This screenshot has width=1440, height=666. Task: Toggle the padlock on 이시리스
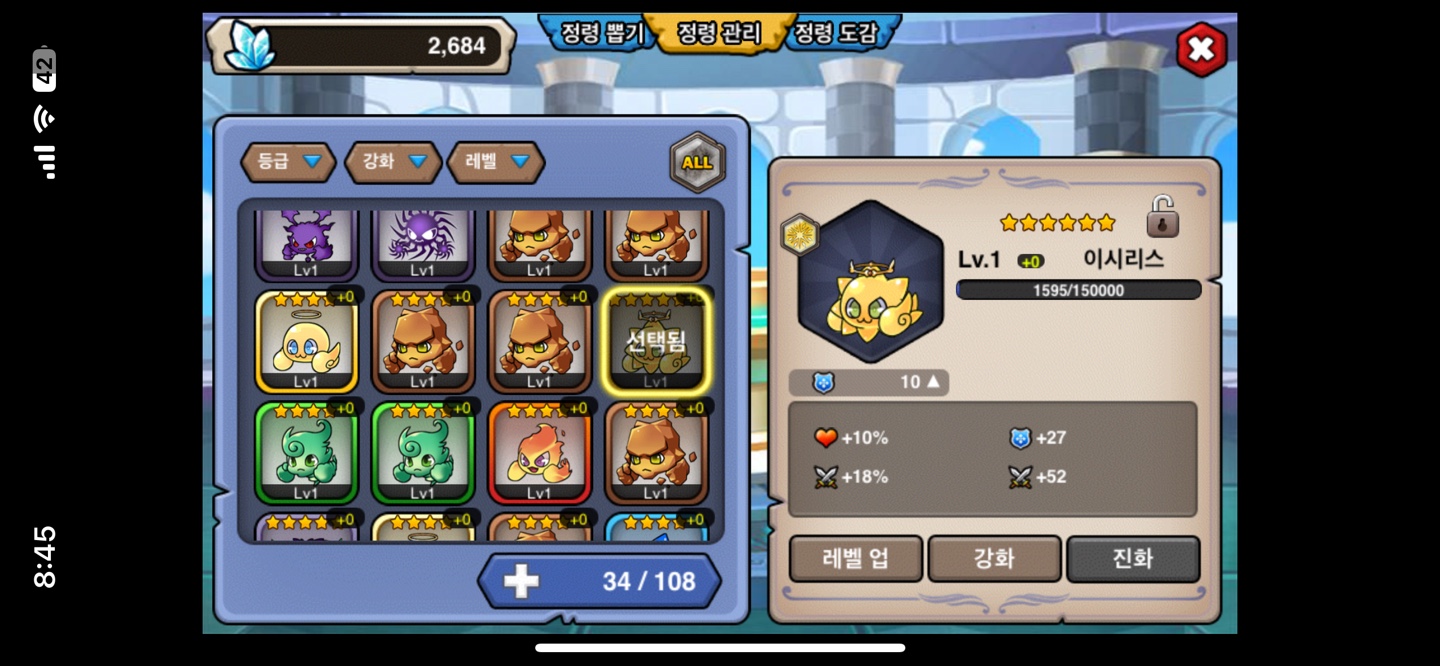1162,217
